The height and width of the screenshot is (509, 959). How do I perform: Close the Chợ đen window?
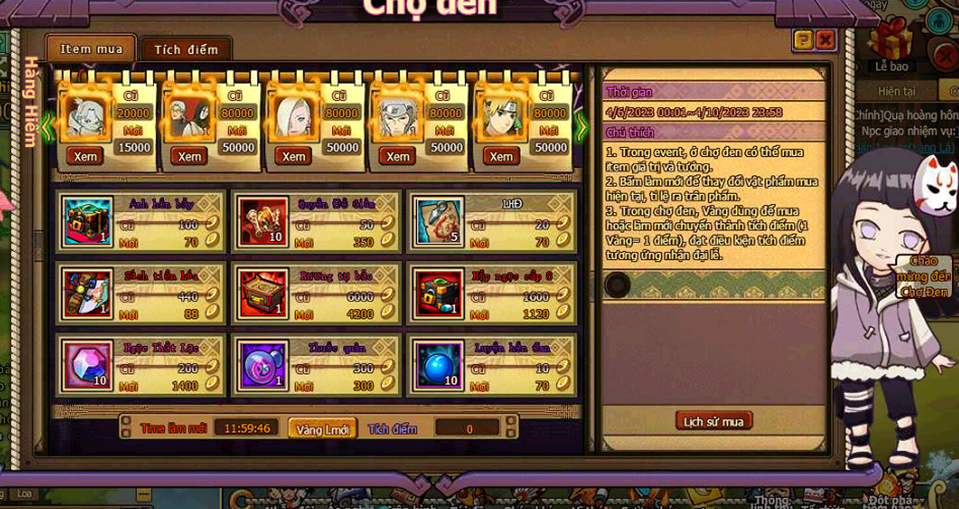825,40
